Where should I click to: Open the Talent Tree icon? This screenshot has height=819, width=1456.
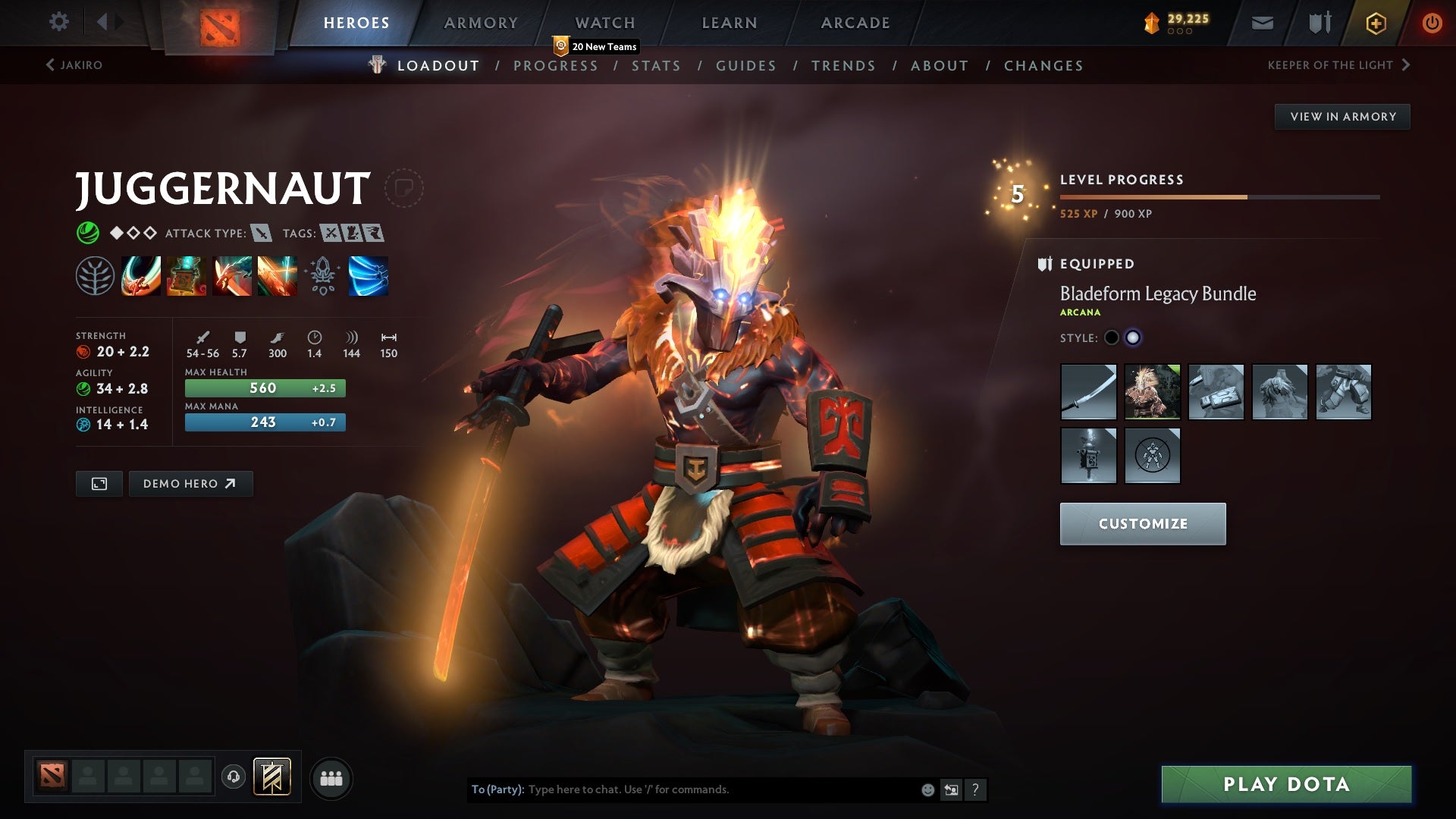pos(95,276)
